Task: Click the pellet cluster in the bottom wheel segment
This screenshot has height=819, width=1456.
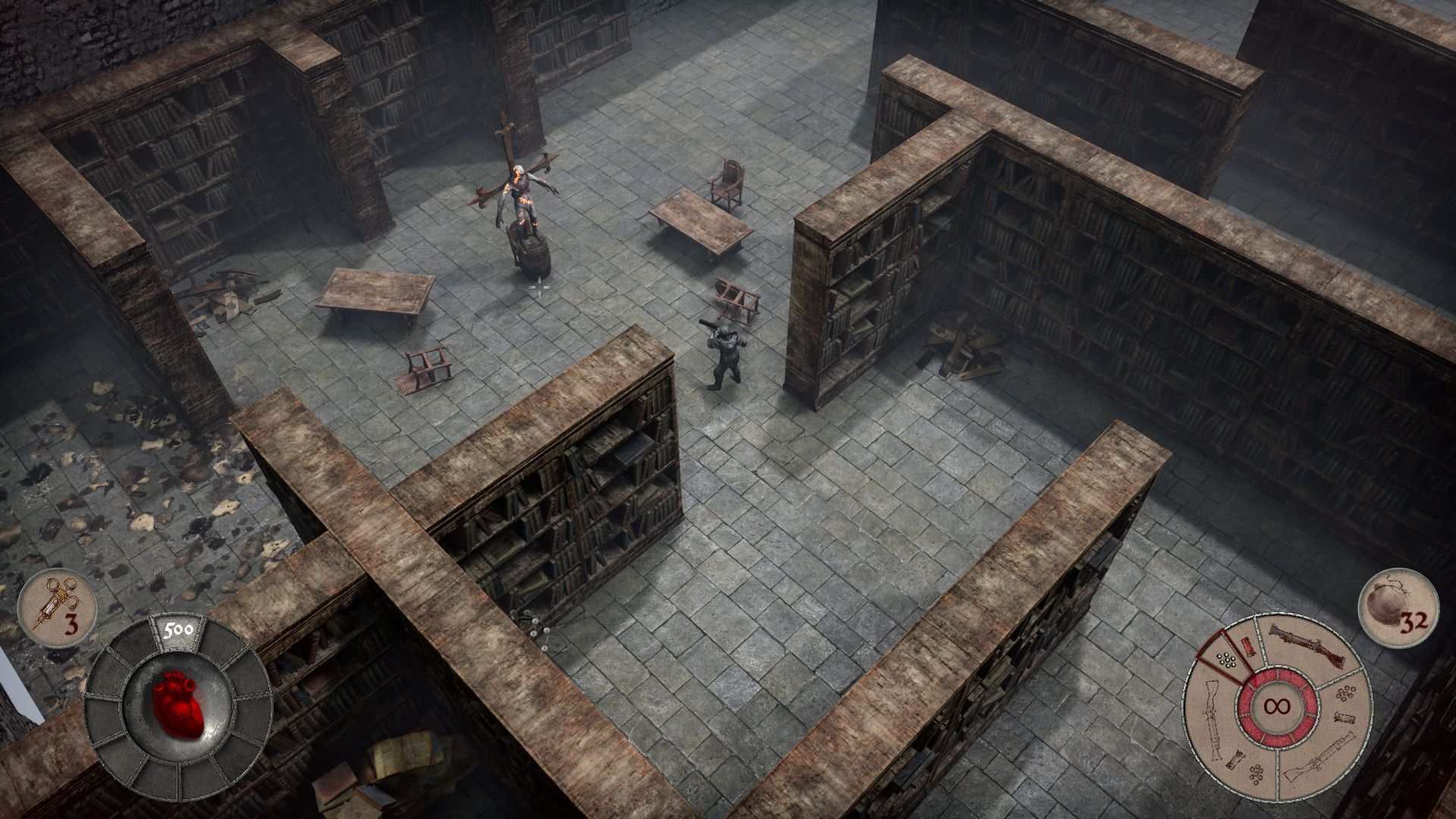Action: (x=1256, y=775)
